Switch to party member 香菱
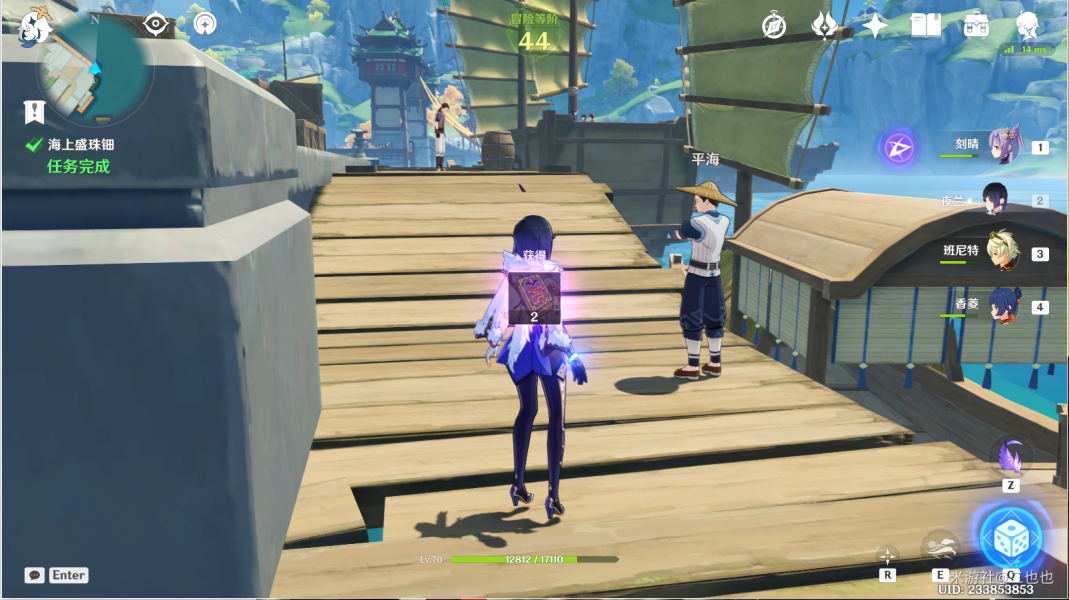The image size is (1069, 600). click(x=1003, y=305)
